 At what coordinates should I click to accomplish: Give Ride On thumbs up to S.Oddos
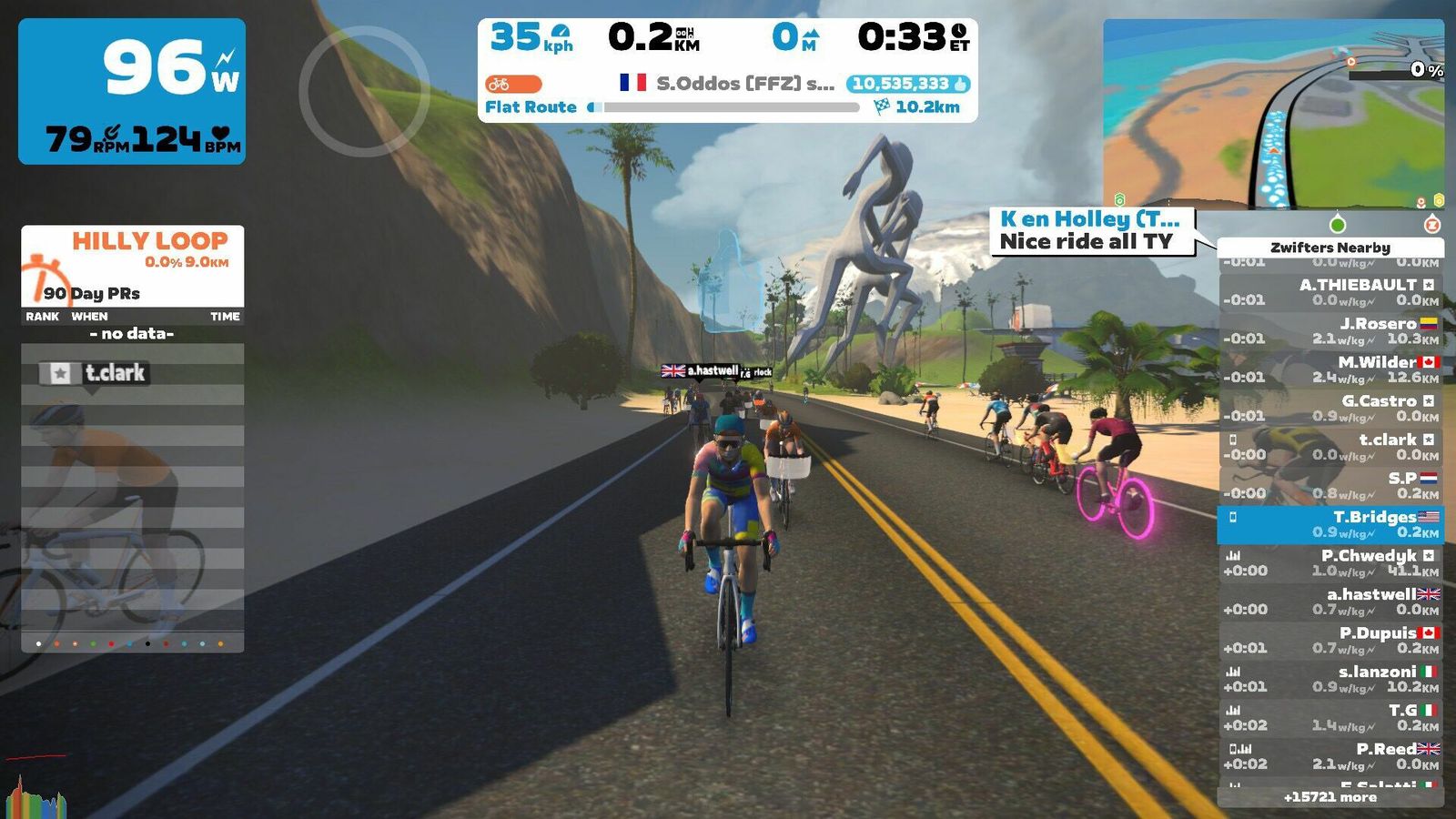[907, 84]
